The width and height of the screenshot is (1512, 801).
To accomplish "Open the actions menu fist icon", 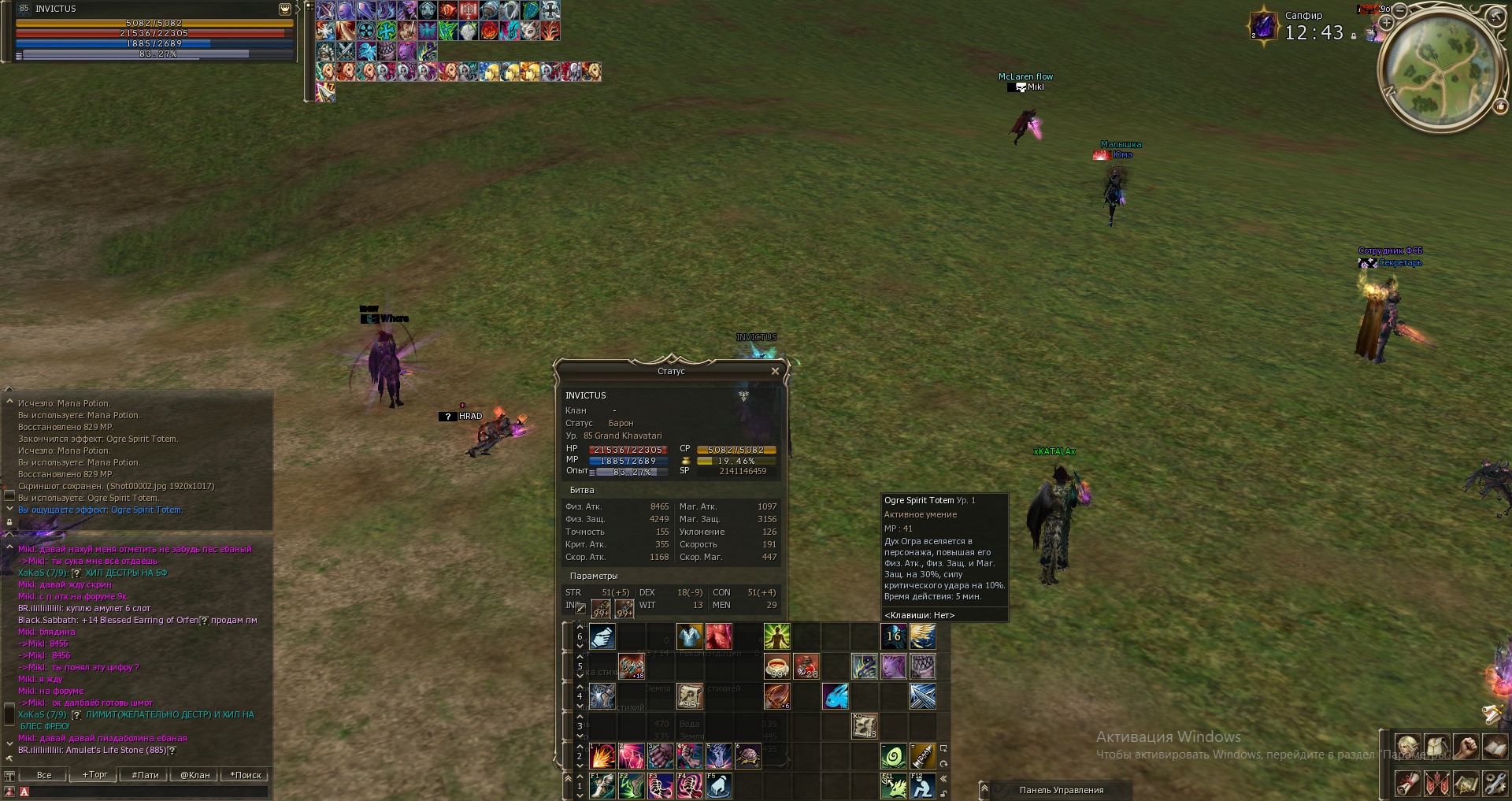I will [x=1466, y=746].
